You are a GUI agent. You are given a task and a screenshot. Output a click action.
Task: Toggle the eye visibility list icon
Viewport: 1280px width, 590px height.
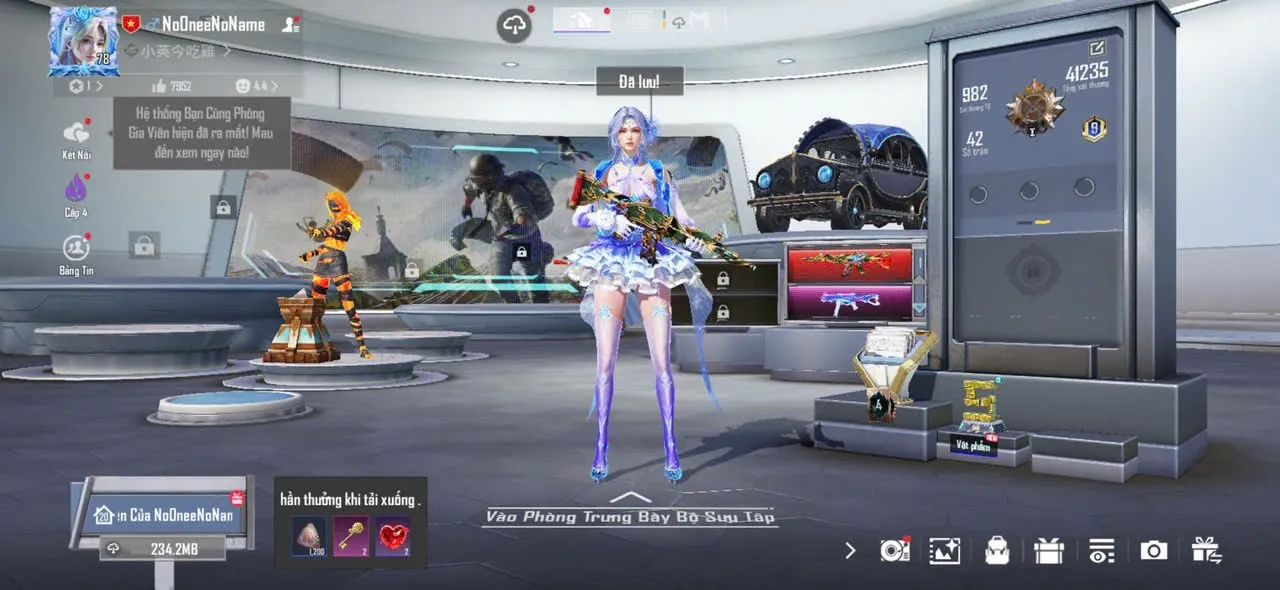pos(1101,550)
